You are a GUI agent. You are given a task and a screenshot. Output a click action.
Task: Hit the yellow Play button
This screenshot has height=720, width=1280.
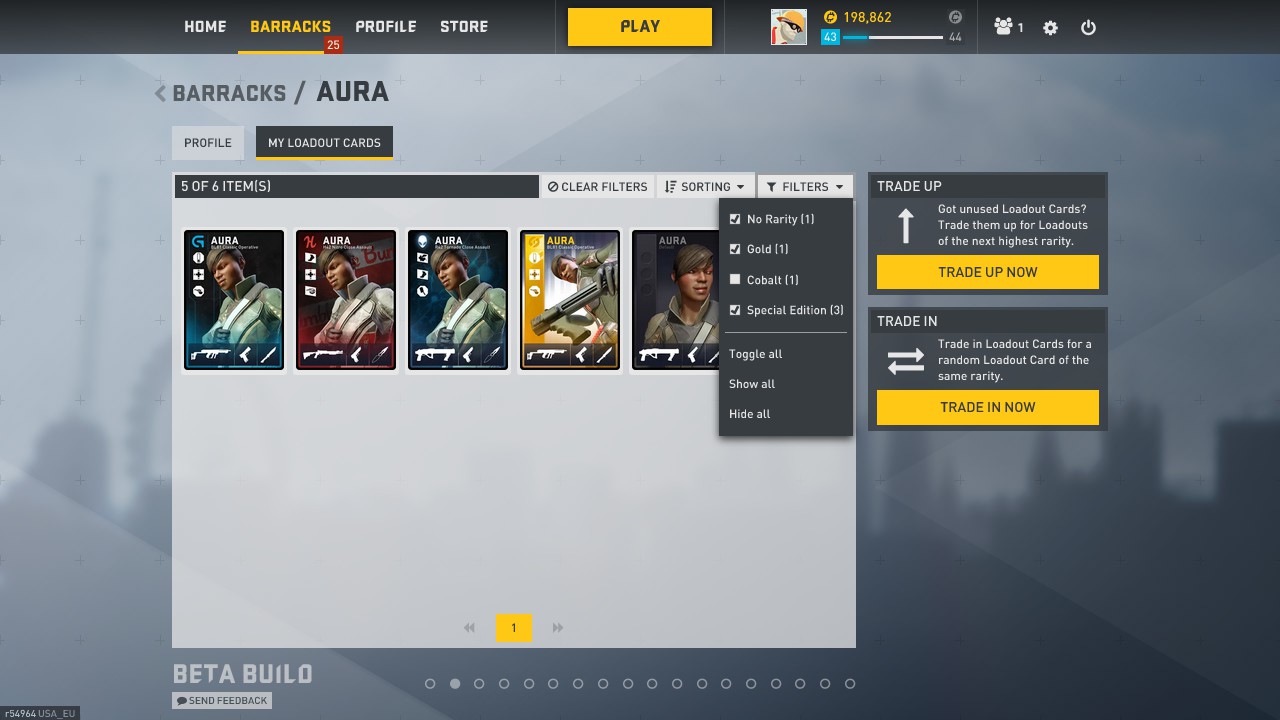tap(640, 27)
